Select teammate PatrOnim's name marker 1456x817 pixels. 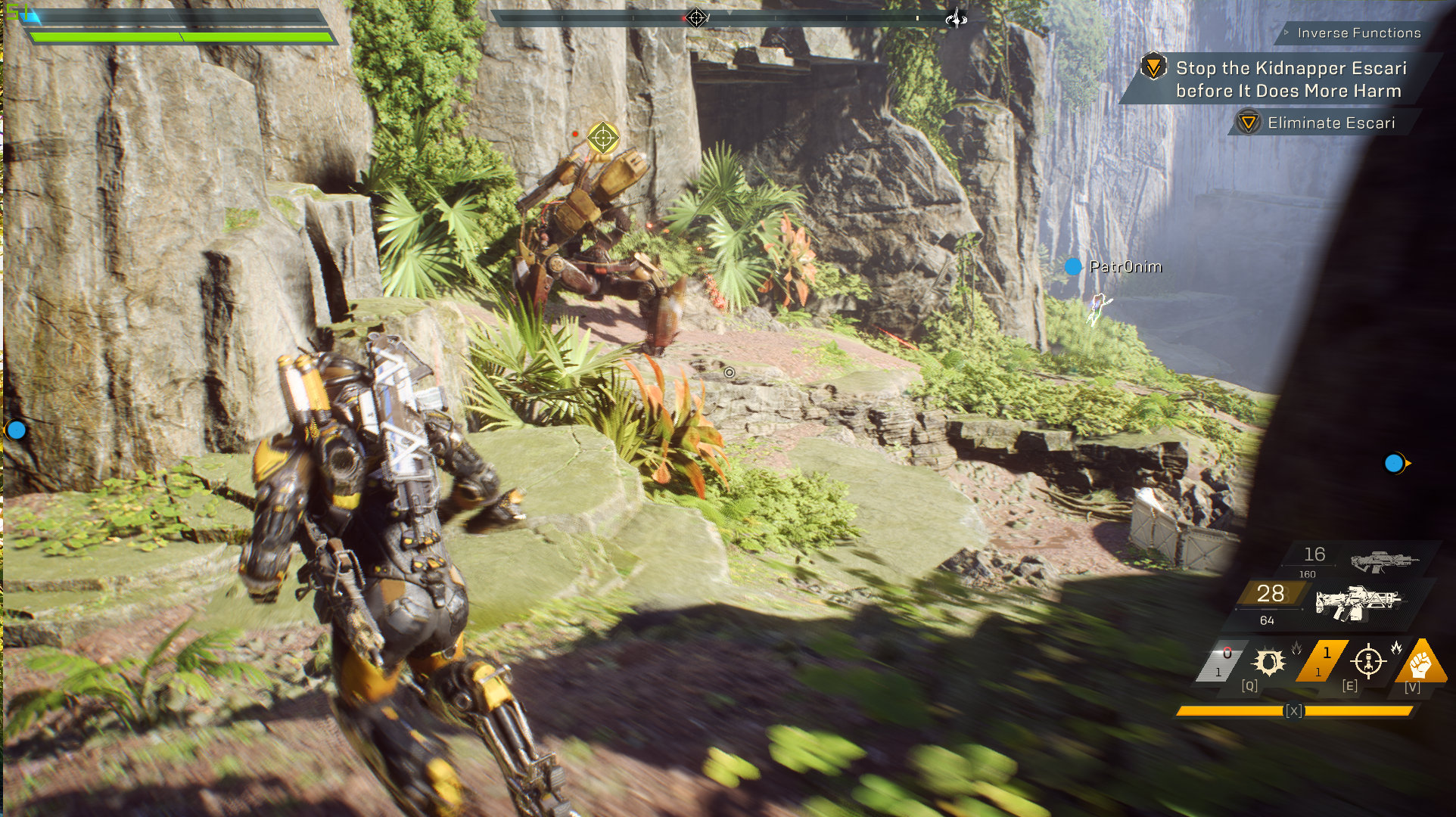[1125, 266]
